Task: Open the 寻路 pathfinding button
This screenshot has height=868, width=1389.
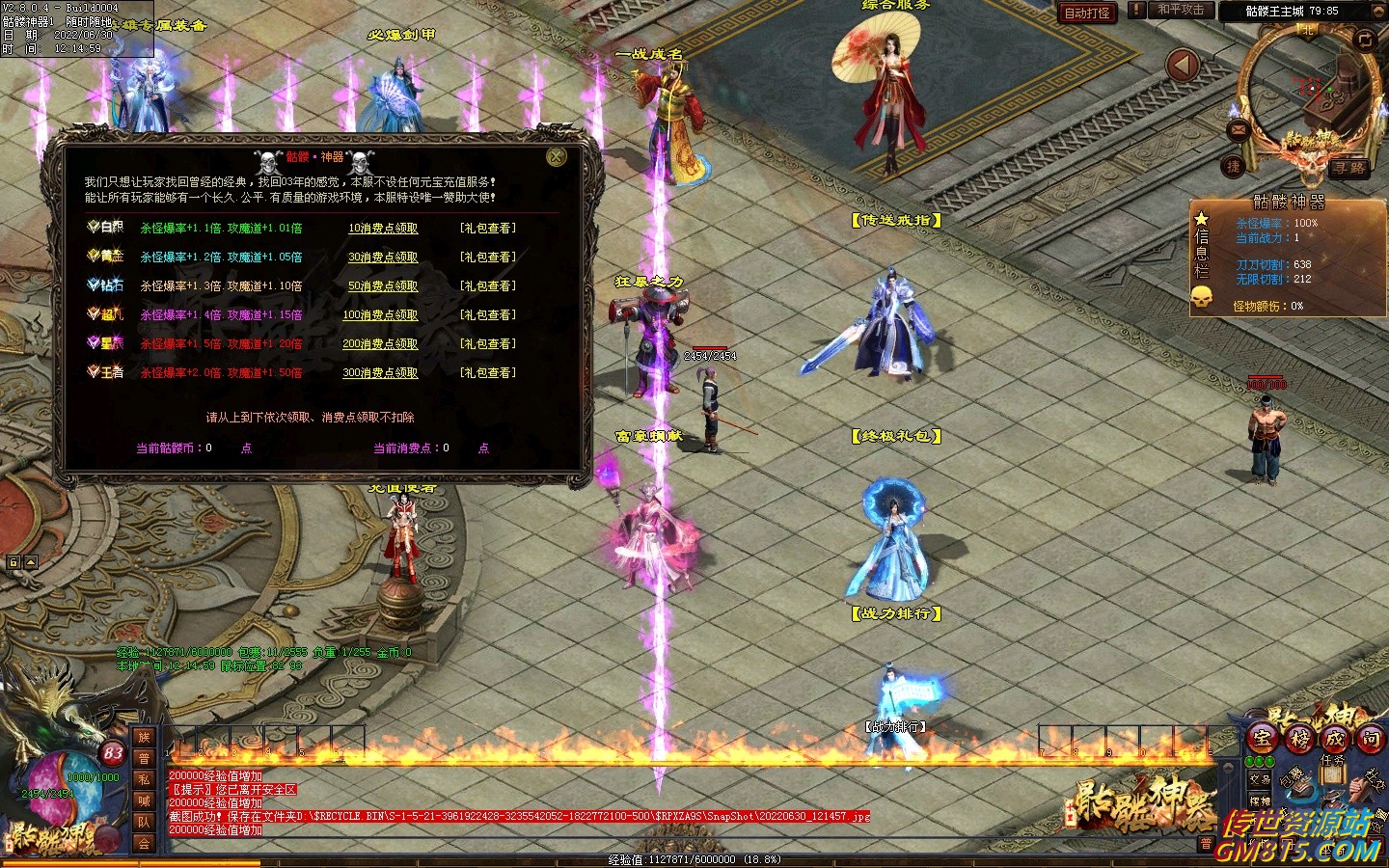Action: tap(1349, 168)
